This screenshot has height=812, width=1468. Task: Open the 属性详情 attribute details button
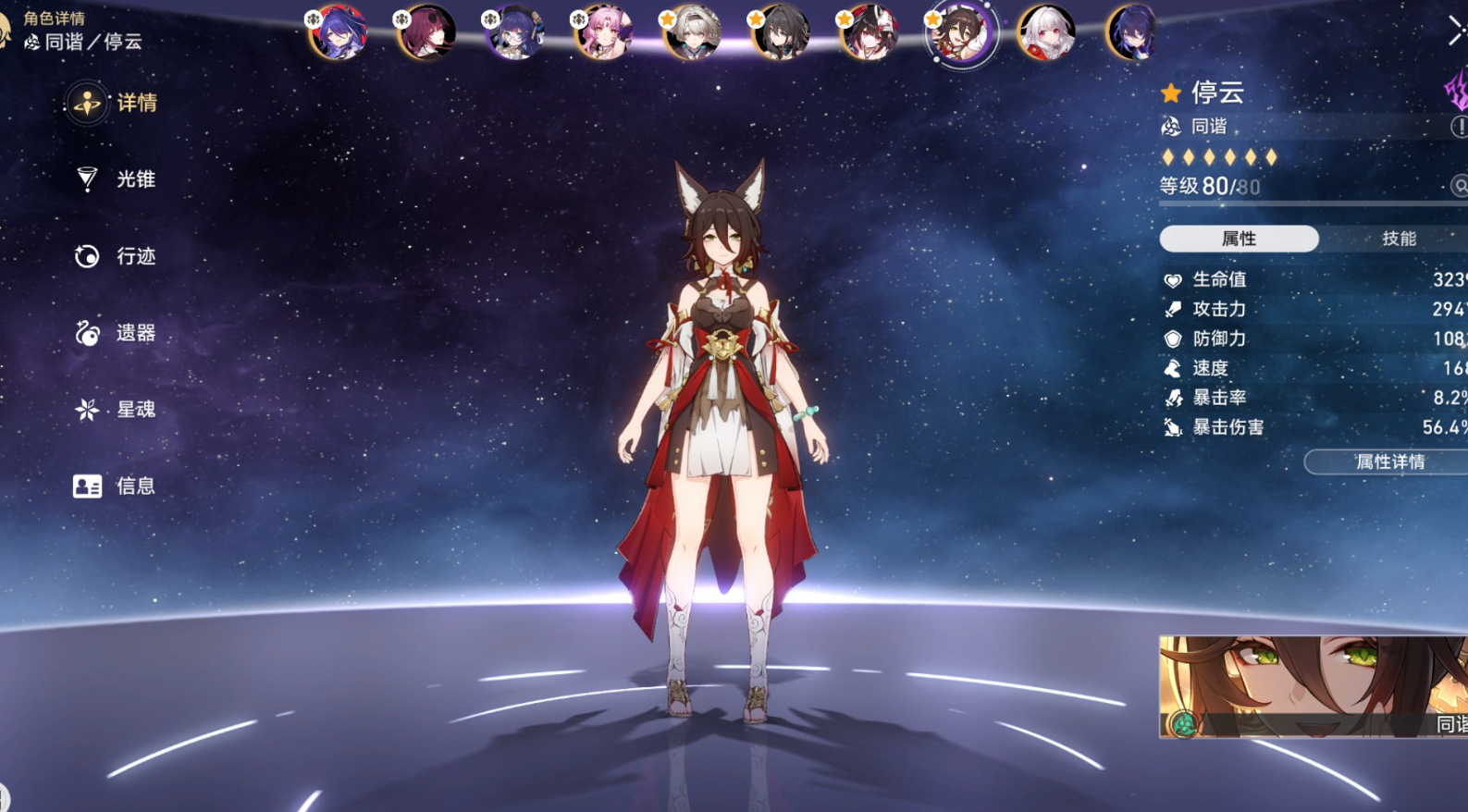(x=1388, y=462)
